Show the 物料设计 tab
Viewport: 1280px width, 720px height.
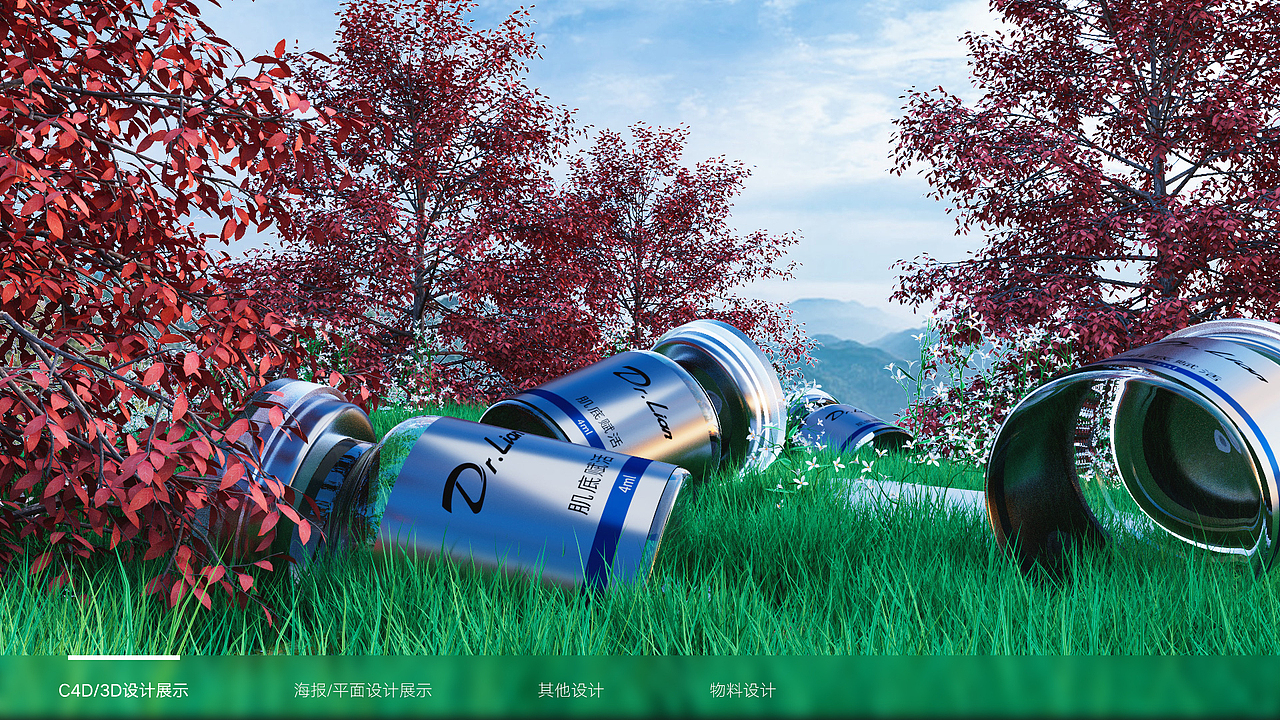[743, 690]
